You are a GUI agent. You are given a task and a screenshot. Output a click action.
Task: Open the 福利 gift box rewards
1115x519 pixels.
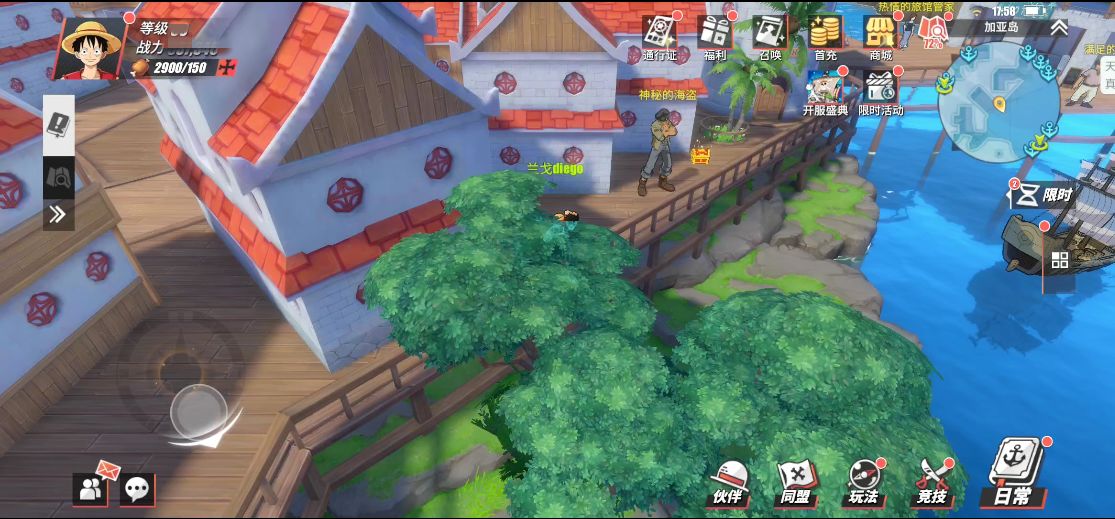click(715, 34)
